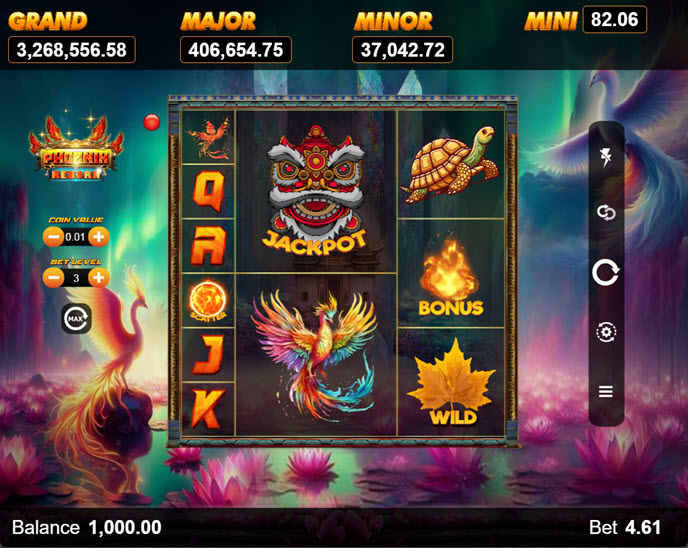Toggle turbo mode with the lightning bolt icon
688x548 pixels.
606,156
